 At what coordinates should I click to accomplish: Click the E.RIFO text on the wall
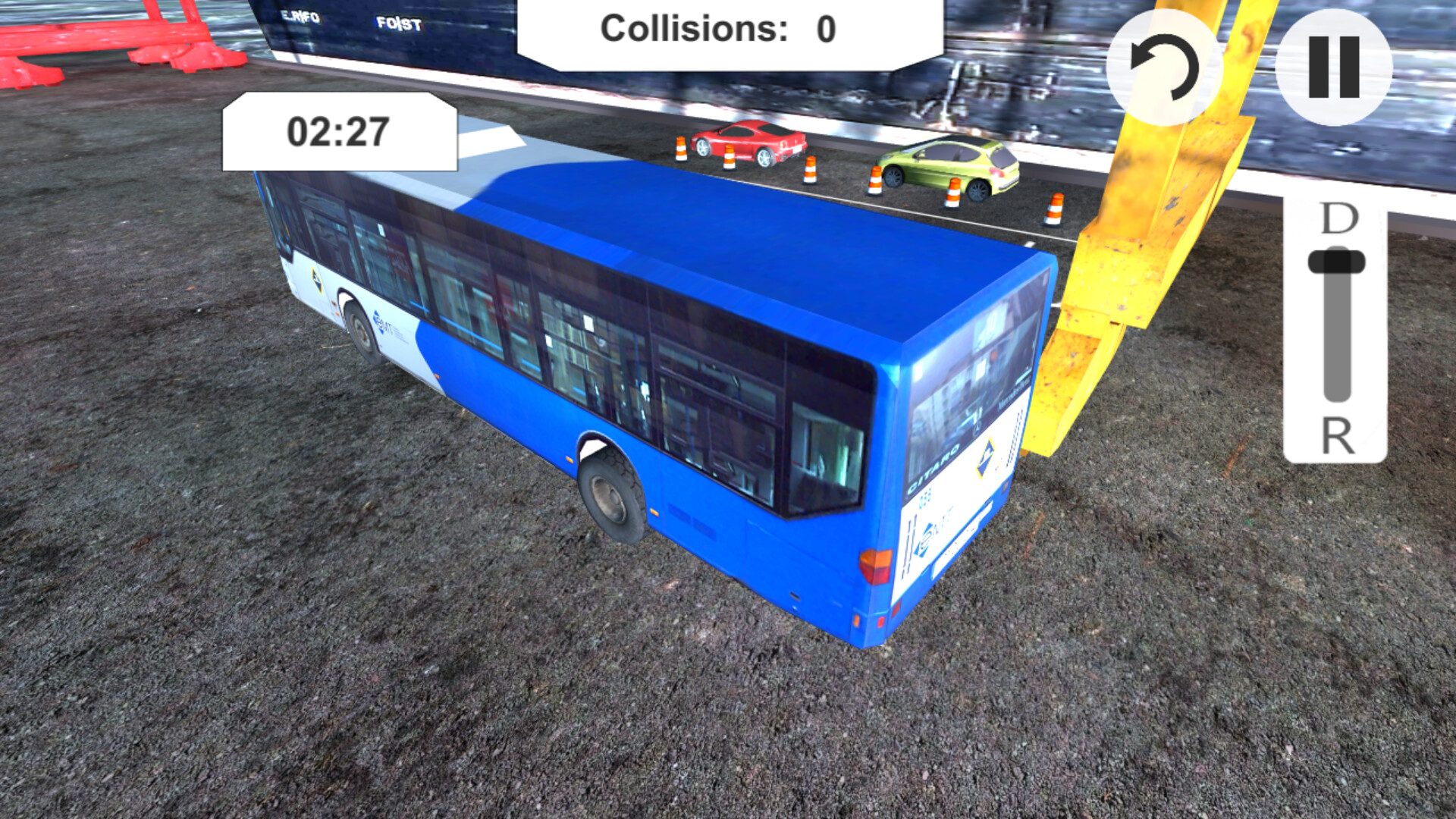(302, 15)
